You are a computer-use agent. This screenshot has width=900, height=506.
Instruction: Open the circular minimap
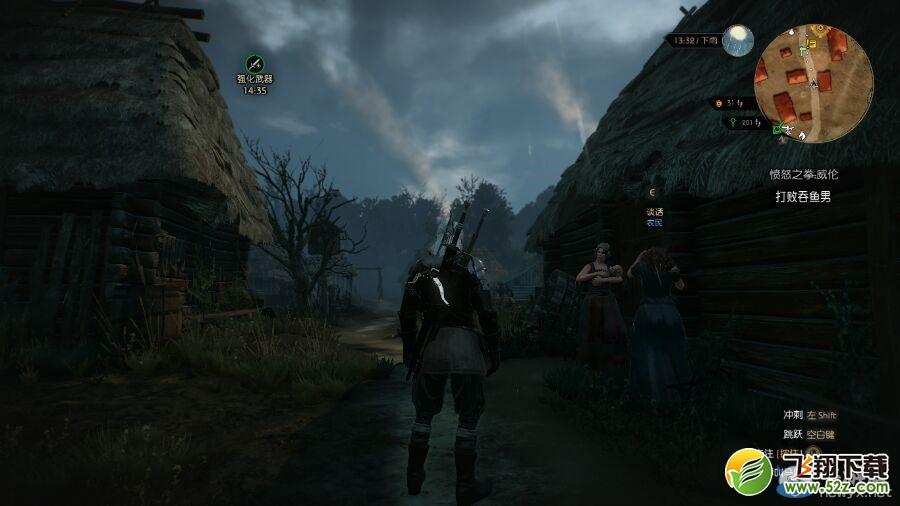[x=813, y=84]
